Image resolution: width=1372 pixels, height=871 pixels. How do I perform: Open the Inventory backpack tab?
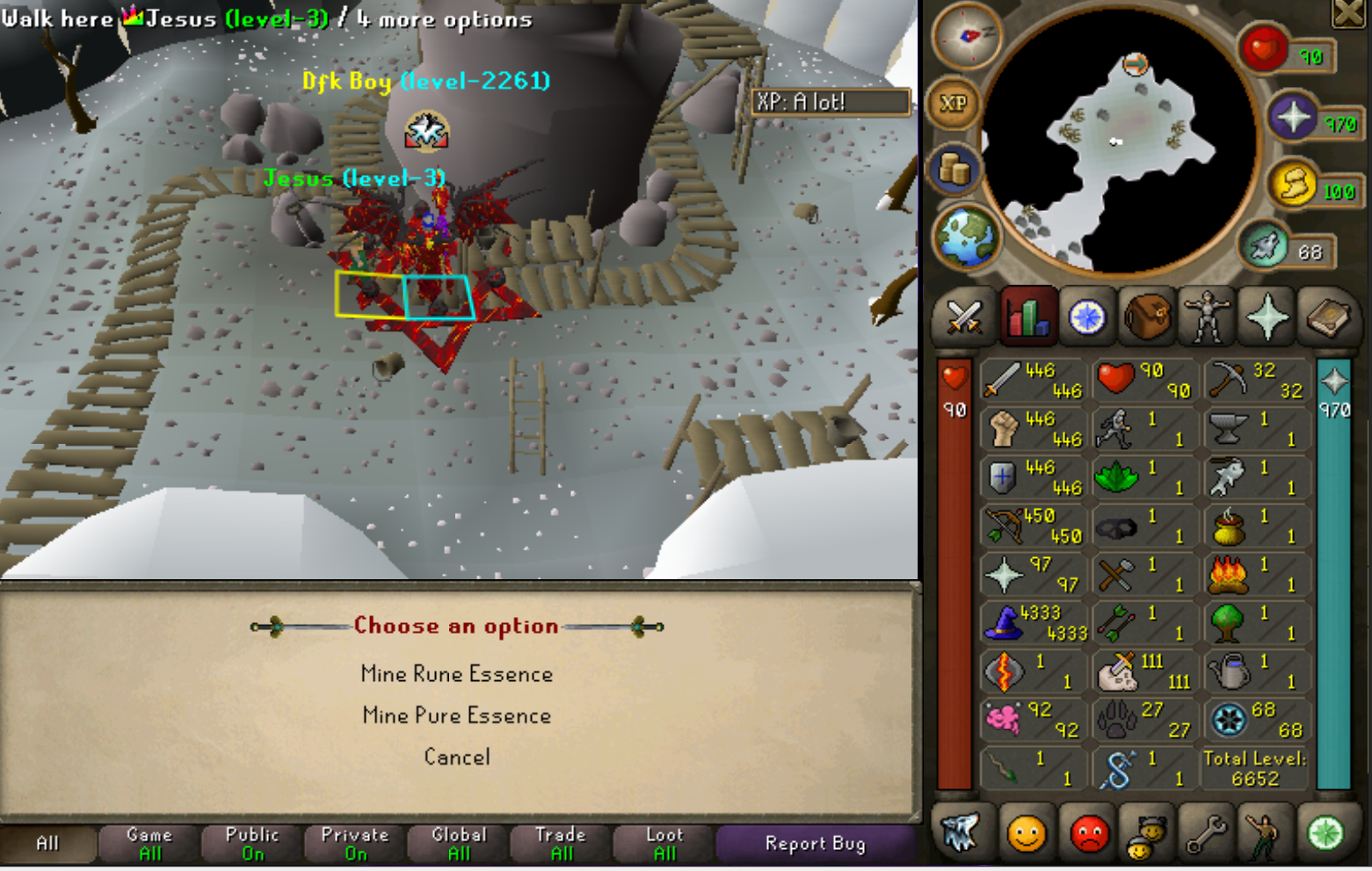tap(1147, 317)
